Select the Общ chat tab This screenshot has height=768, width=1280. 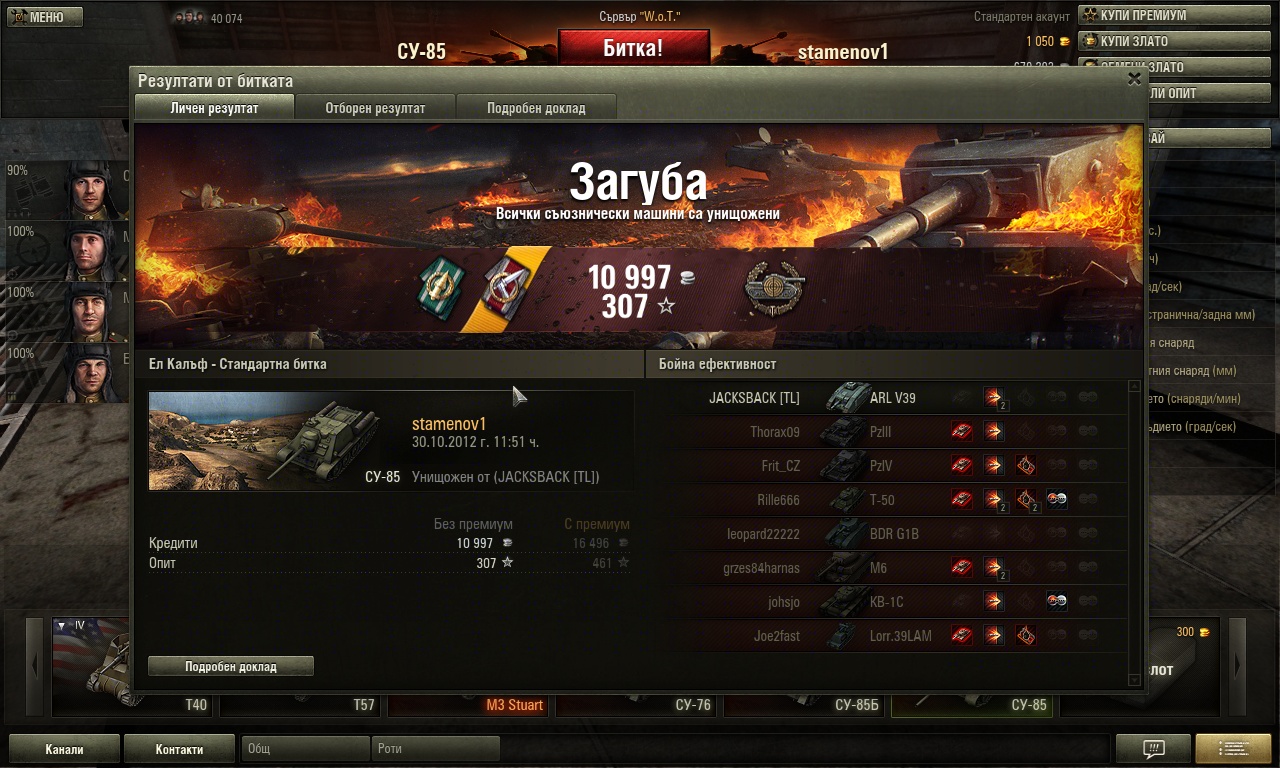[x=305, y=748]
